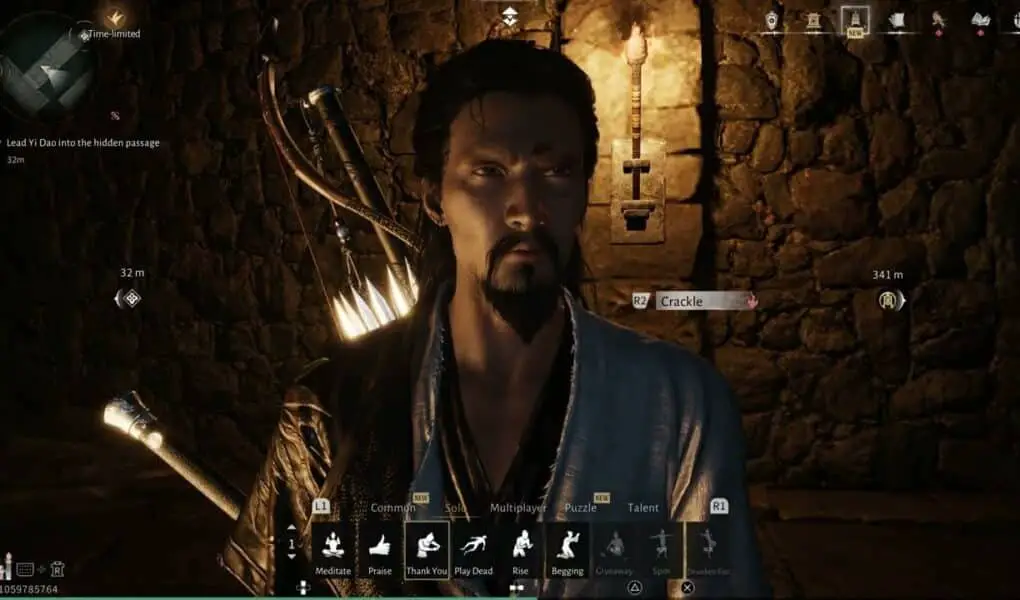This screenshot has width=1020, height=600.
Task: Open the Solo emote tab
Action: [455, 508]
